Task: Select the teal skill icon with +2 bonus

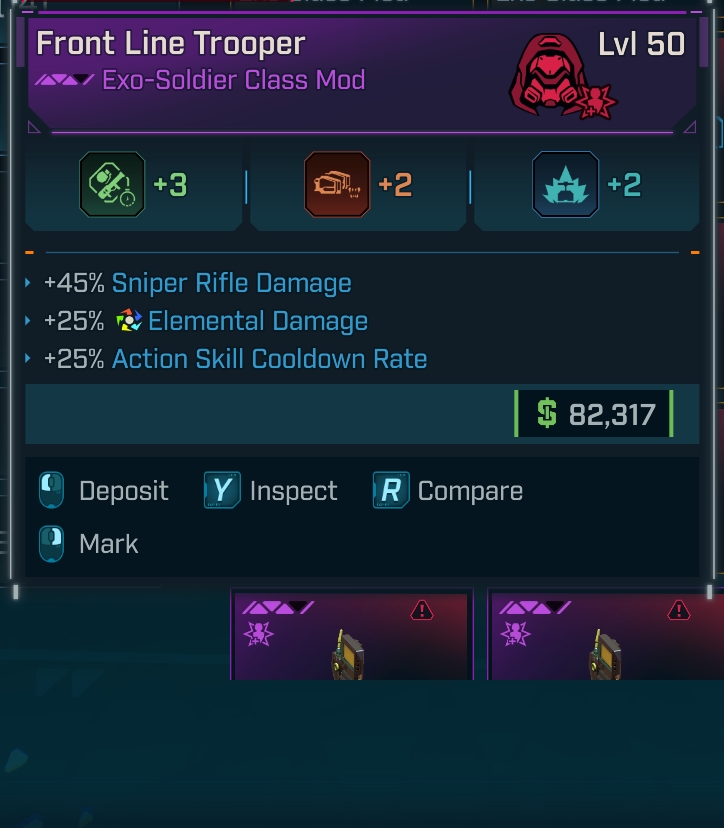Action: pos(566,185)
